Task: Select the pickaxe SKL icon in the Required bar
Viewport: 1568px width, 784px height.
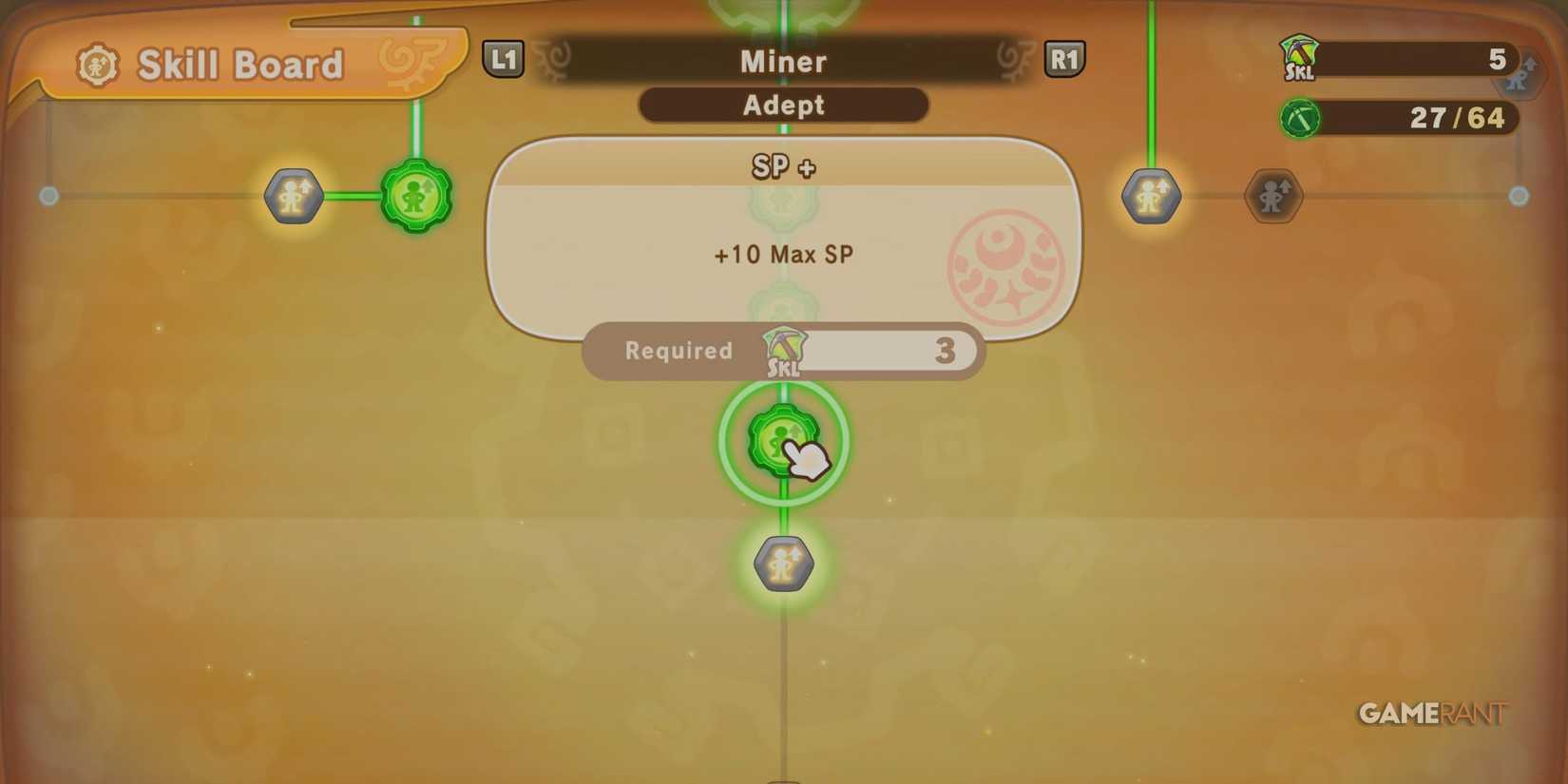Action: [x=783, y=352]
